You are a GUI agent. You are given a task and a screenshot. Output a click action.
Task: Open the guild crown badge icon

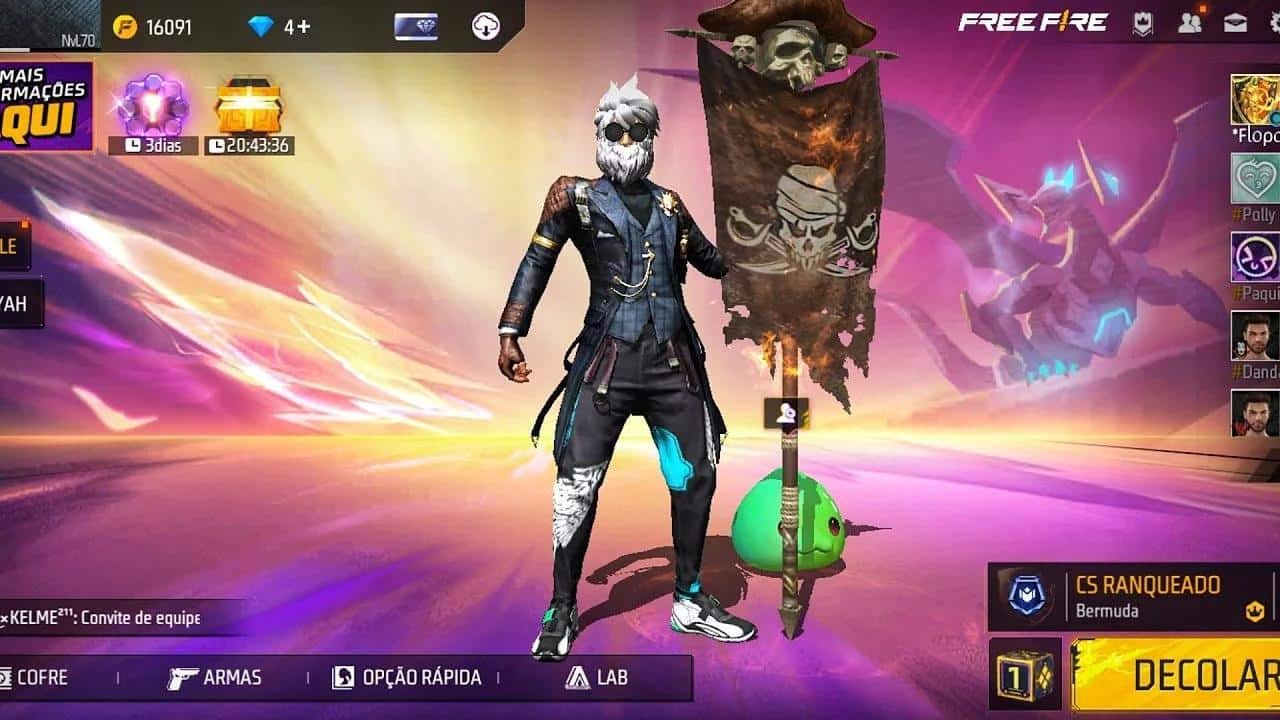click(1141, 23)
